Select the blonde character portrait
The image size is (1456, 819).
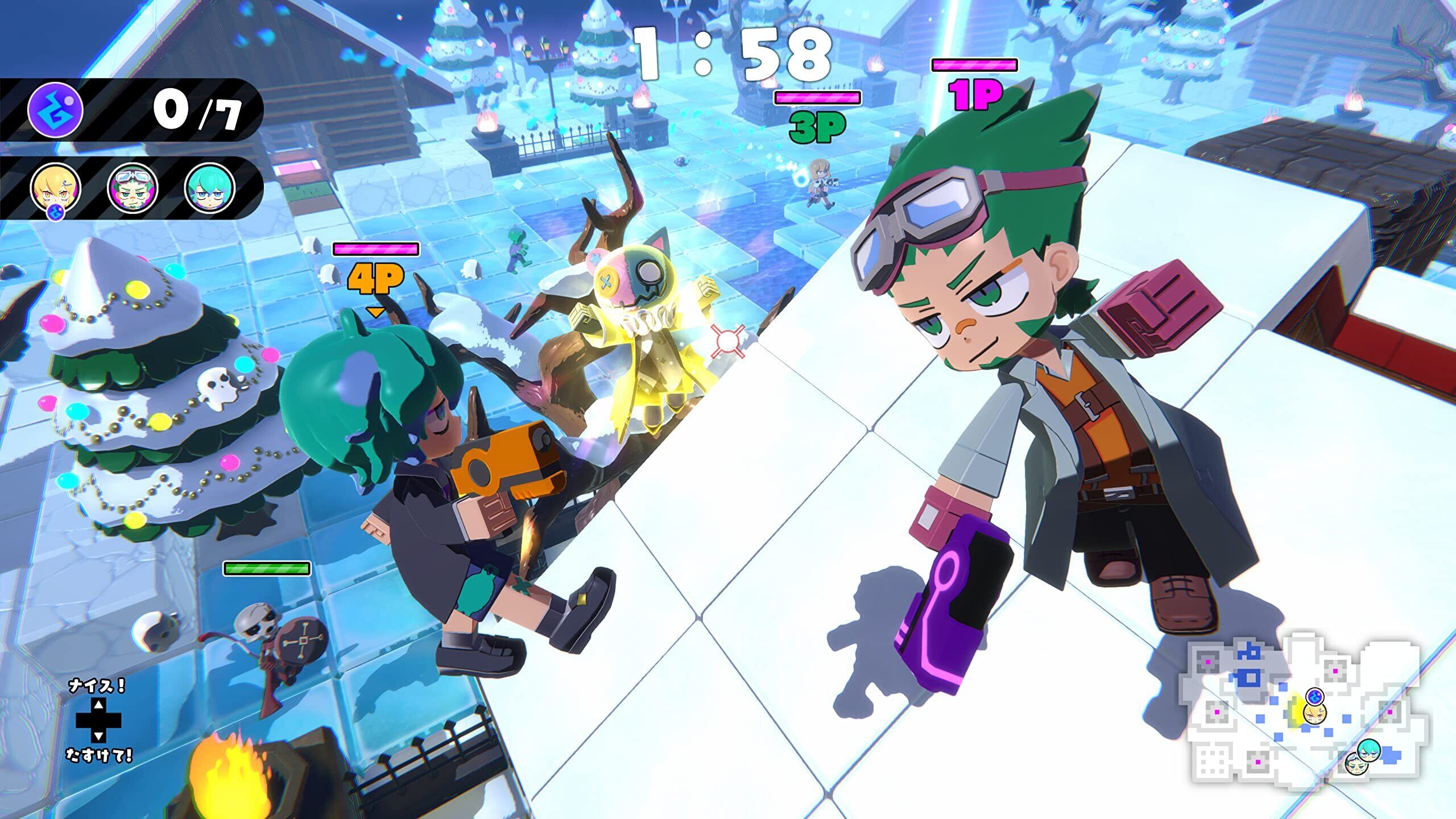[55, 187]
